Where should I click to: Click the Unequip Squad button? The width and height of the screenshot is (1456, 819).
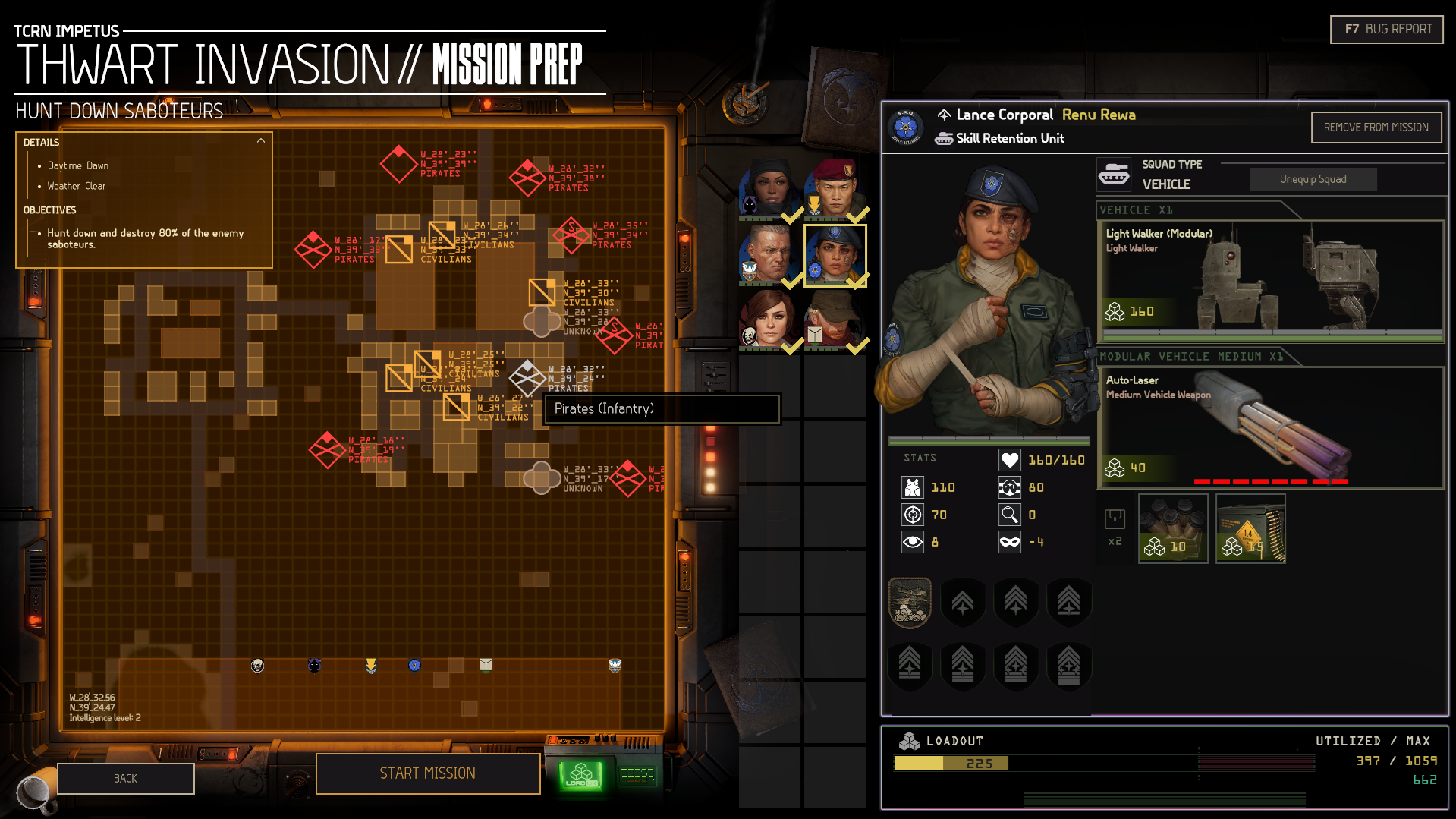tap(1313, 179)
